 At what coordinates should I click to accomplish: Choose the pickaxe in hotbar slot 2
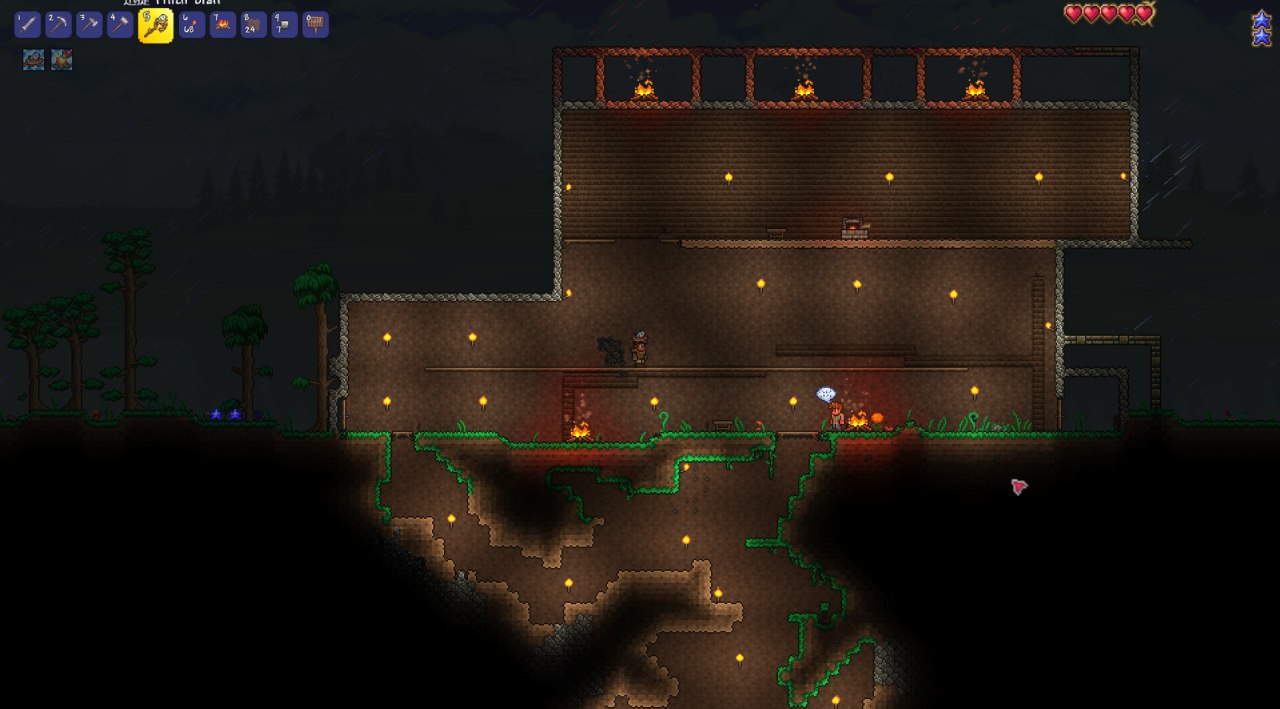pos(58,25)
